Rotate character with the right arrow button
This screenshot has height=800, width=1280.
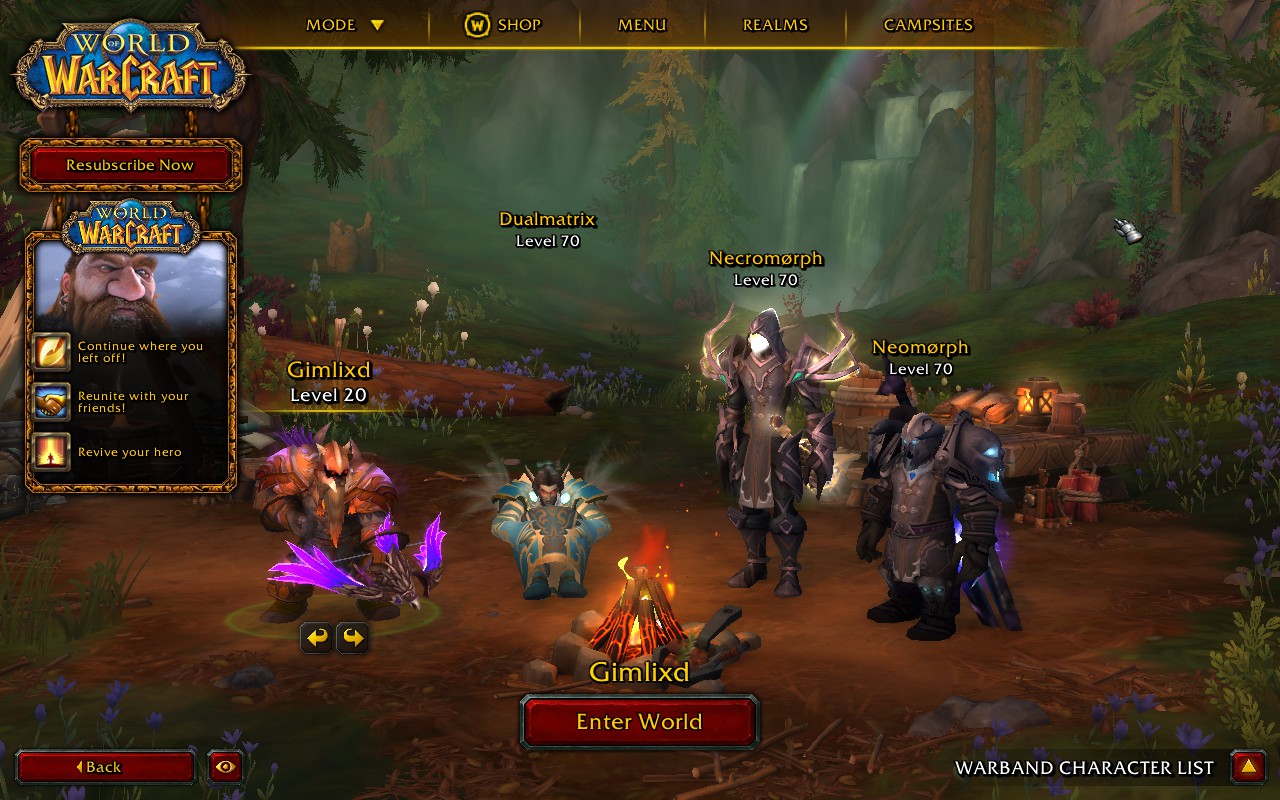(x=352, y=637)
